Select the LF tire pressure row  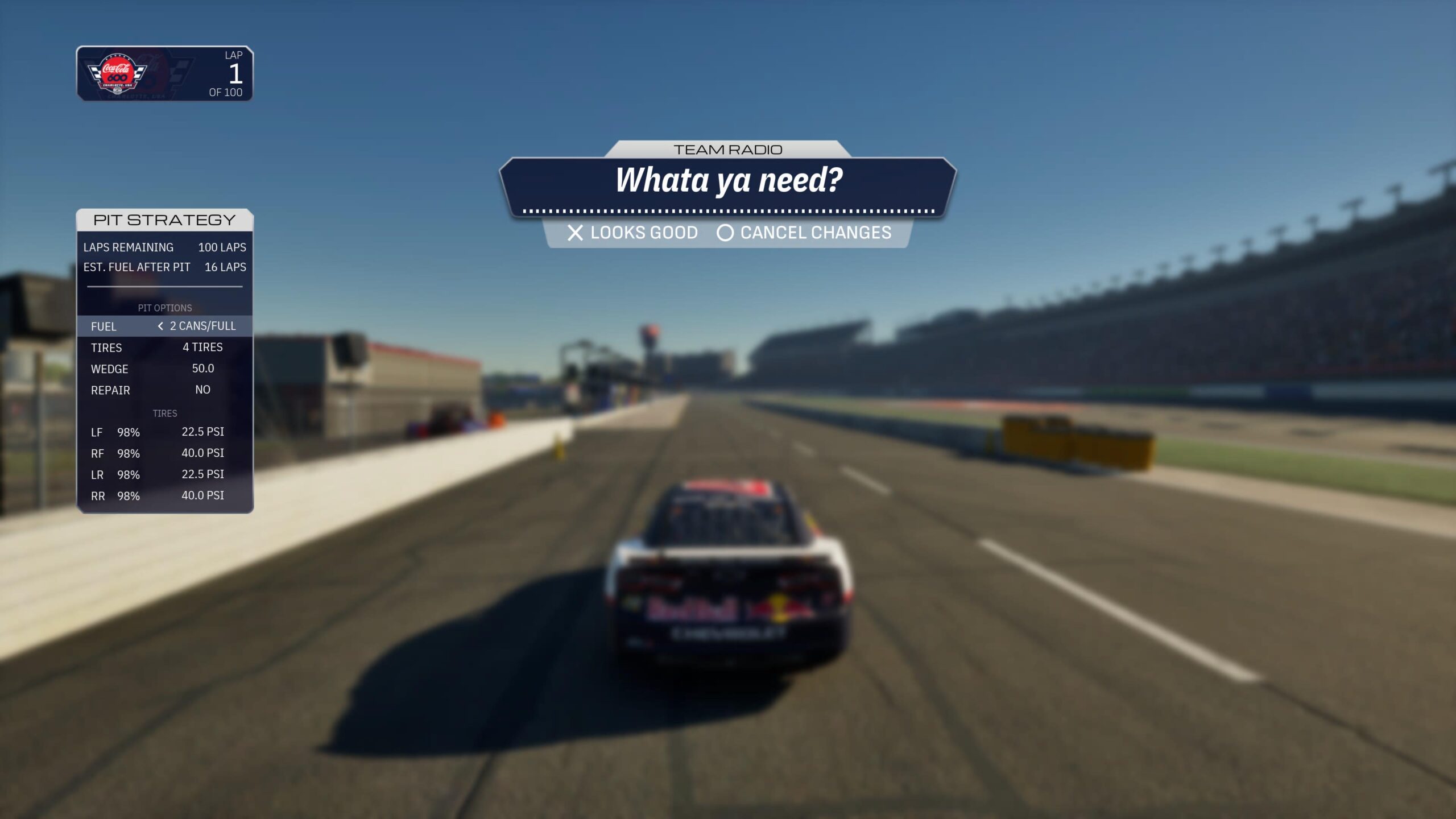coord(164,432)
